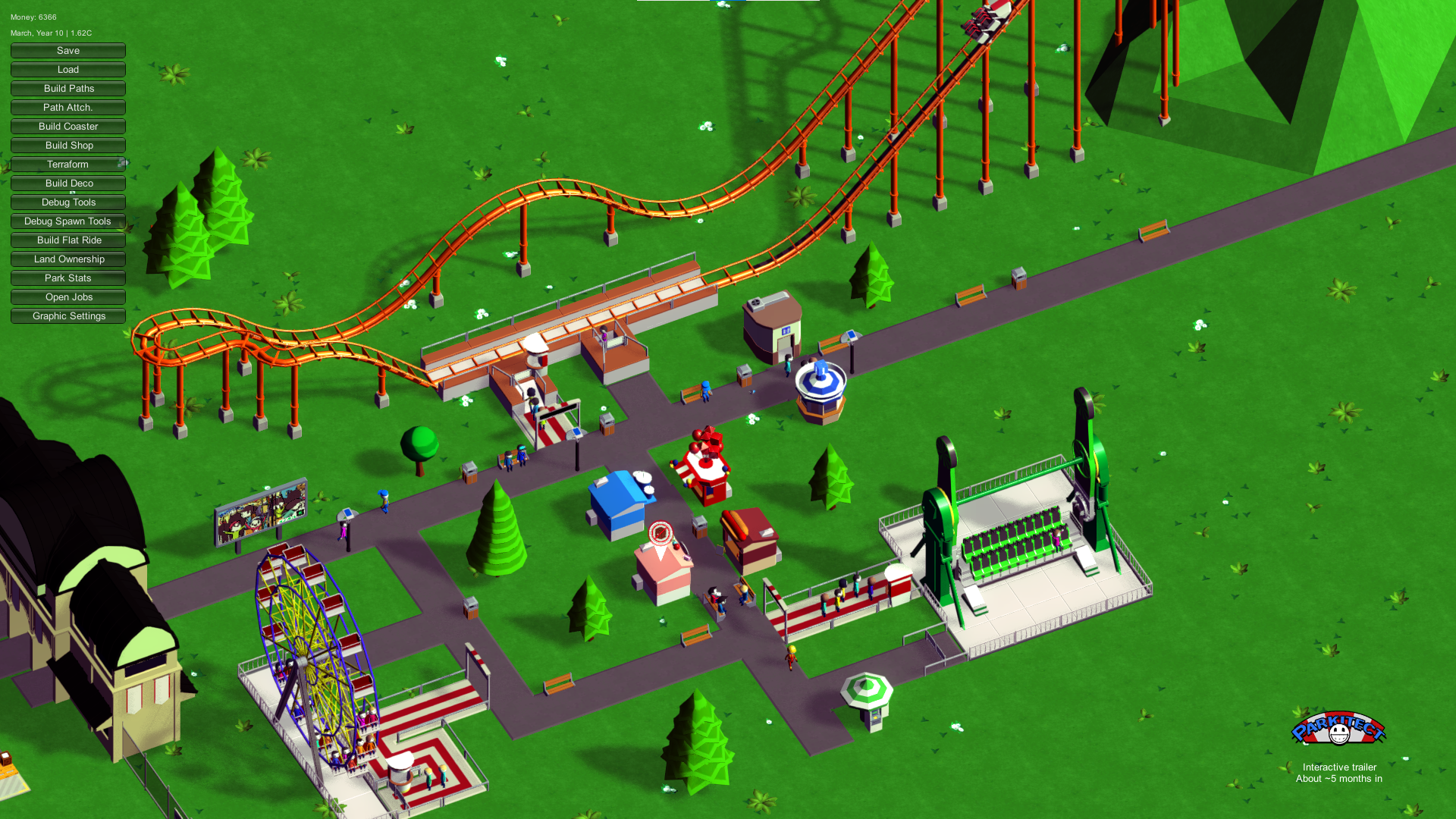Start the Build Coaster tool
The image size is (1456, 819).
click(x=68, y=127)
